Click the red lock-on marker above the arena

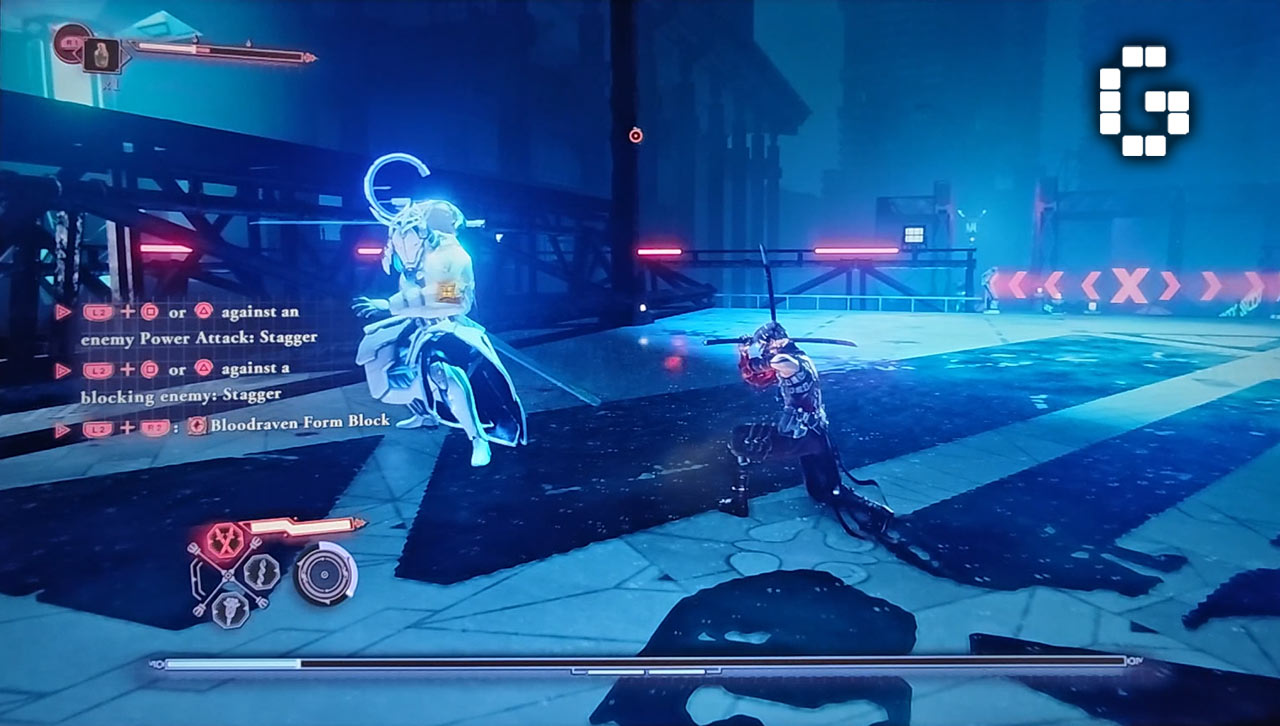pyautogui.click(x=637, y=135)
